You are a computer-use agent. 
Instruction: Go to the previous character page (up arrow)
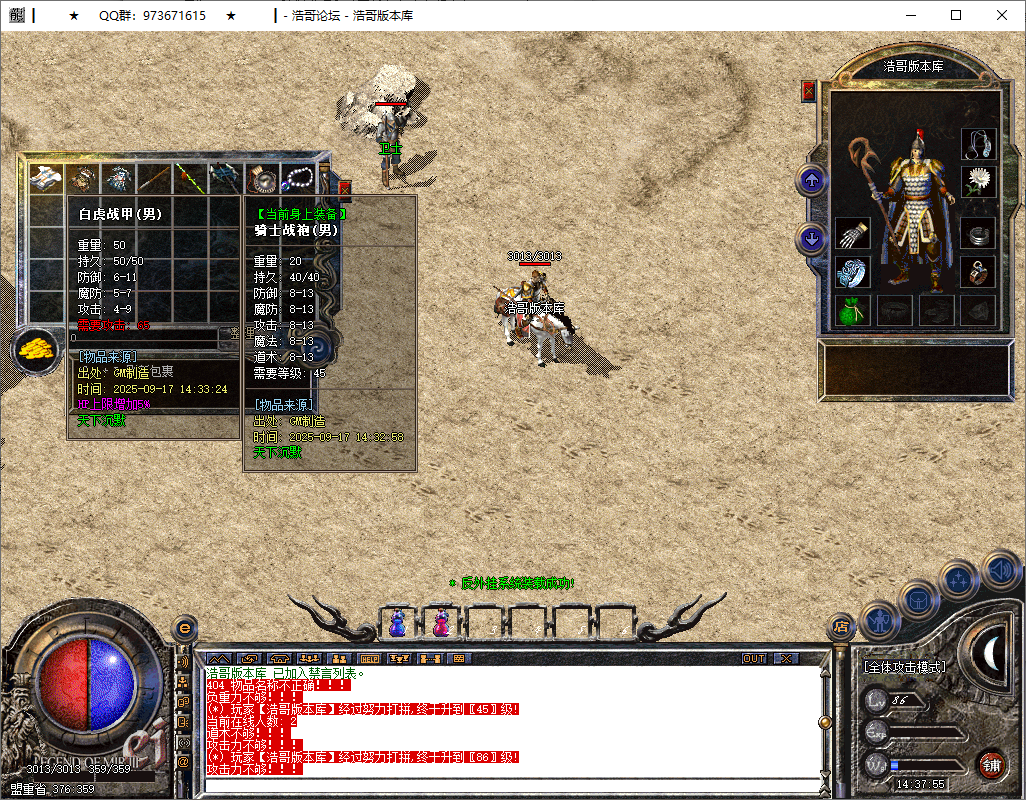(x=812, y=181)
